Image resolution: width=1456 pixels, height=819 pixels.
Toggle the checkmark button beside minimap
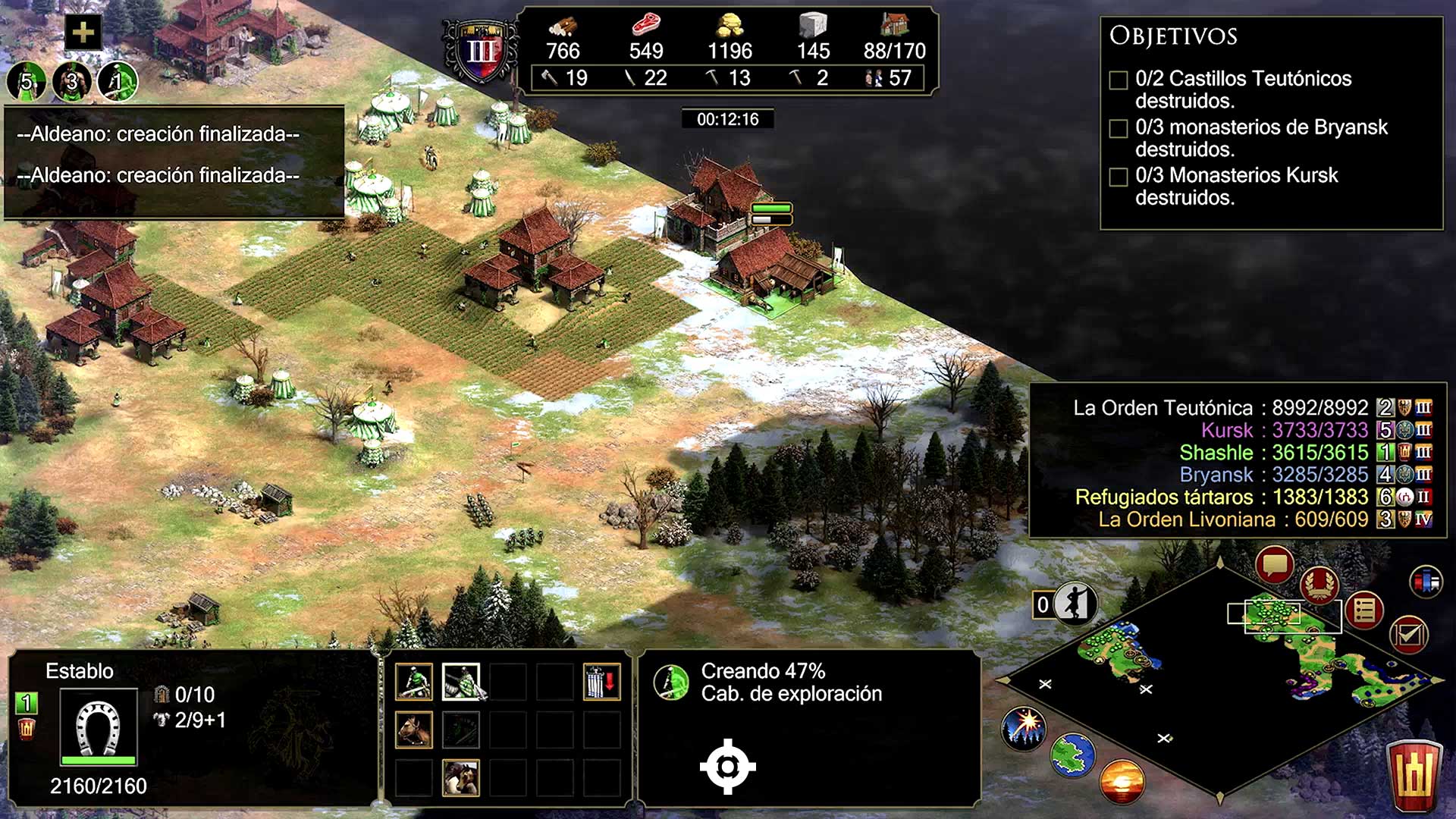pyautogui.click(x=1408, y=635)
